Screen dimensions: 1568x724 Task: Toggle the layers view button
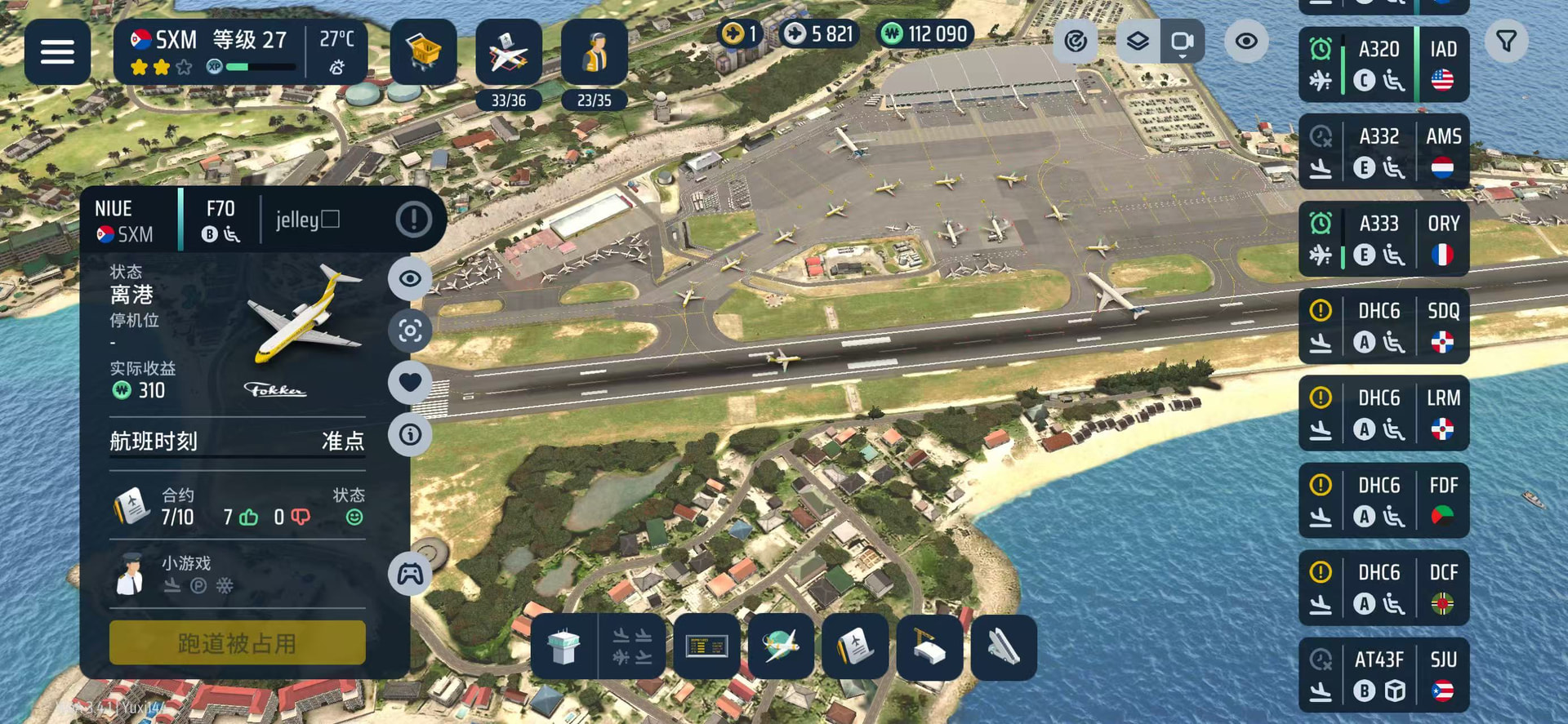point(1138,41)
